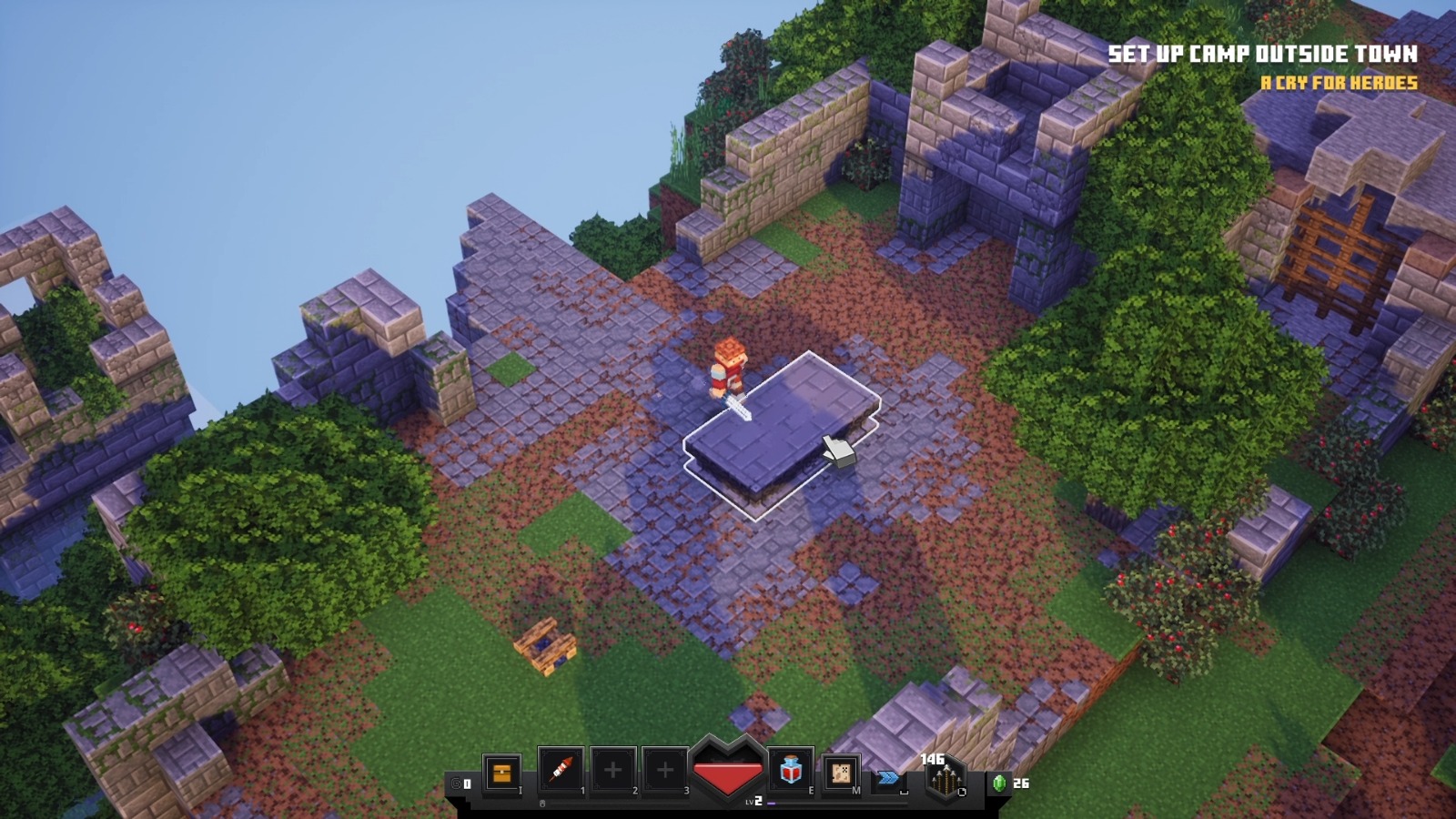The height and width of the screenshot is (819, 1456).
Task: Click the wooden cart in the field
Action: click(x=547, y=648)
